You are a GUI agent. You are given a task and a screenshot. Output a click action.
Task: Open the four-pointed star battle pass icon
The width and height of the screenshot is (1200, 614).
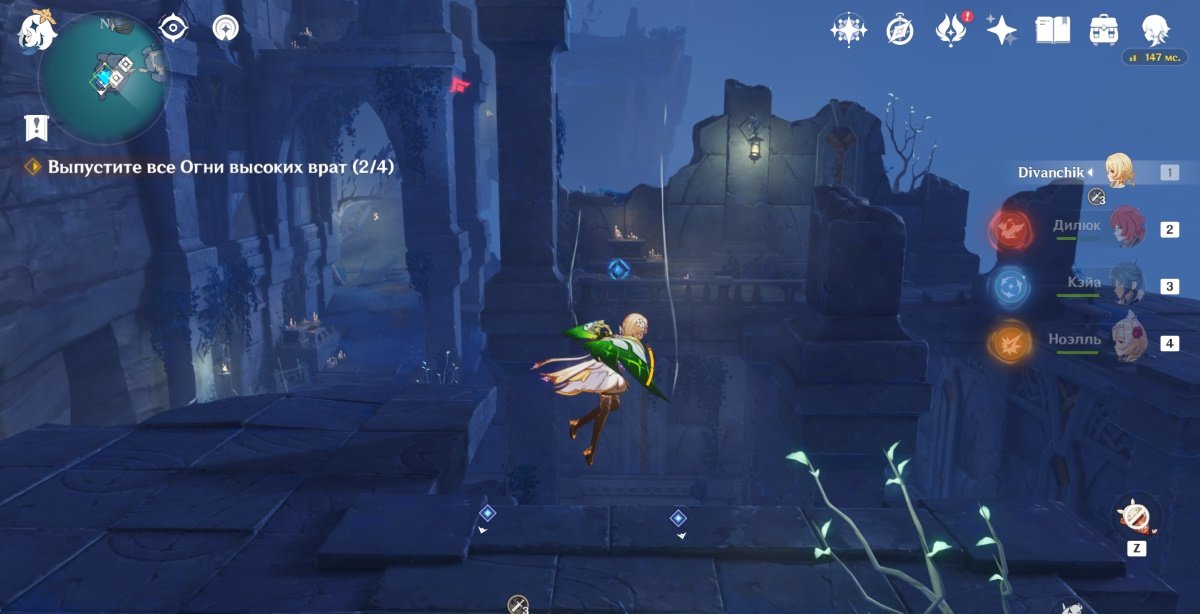(1001, 30)
